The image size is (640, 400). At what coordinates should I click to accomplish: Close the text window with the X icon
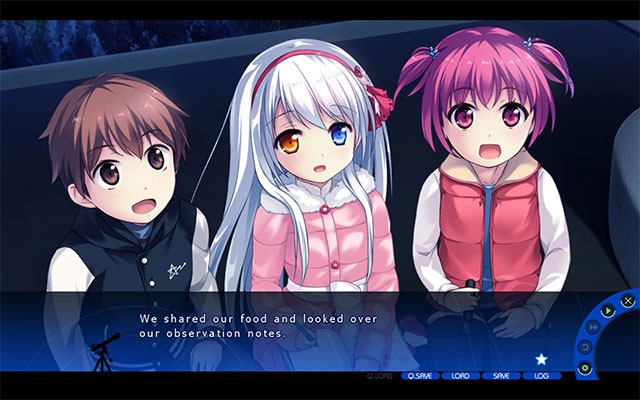tap(627, 300)
